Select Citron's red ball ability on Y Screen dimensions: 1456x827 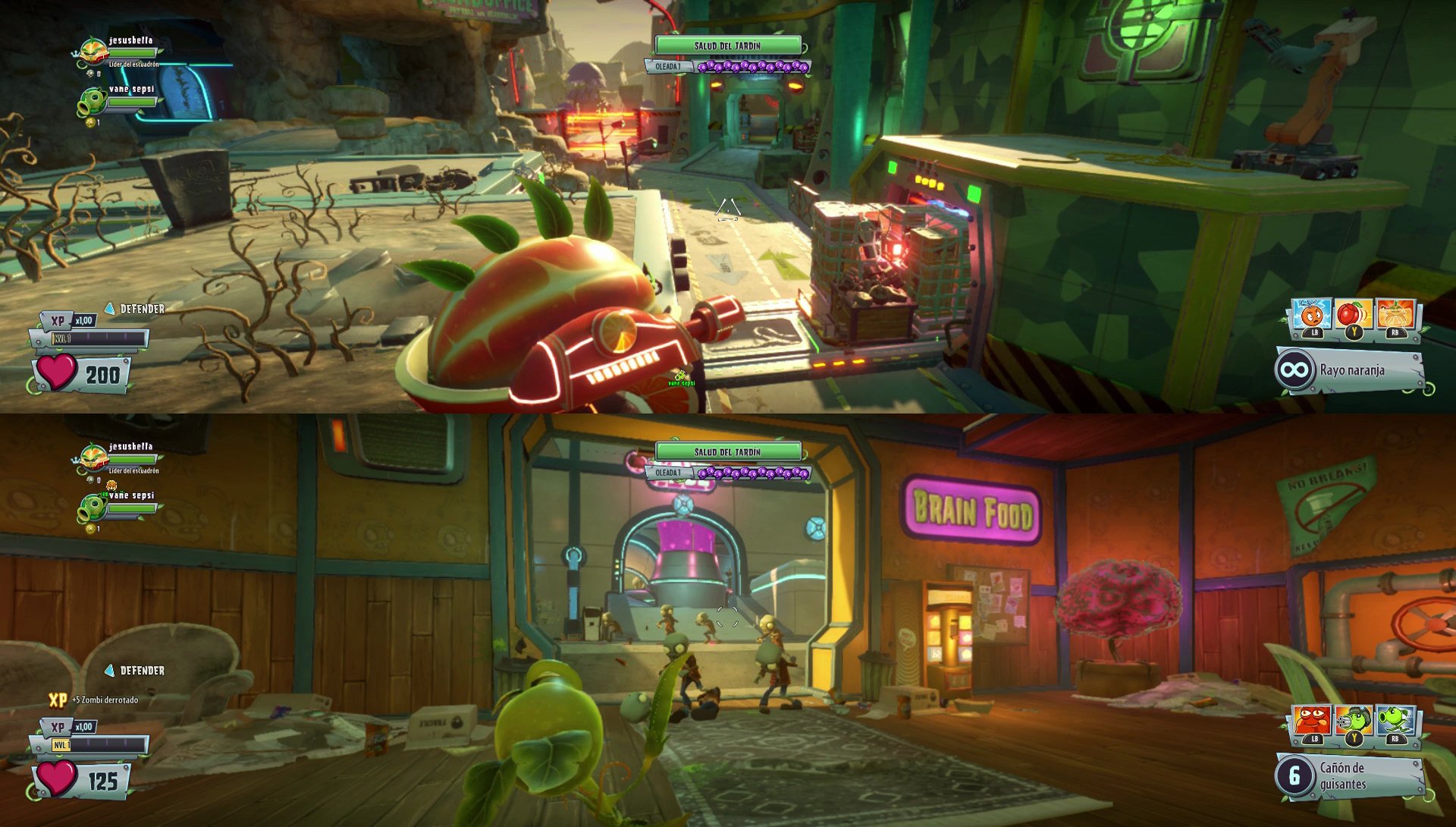(x=1352, y=313)
